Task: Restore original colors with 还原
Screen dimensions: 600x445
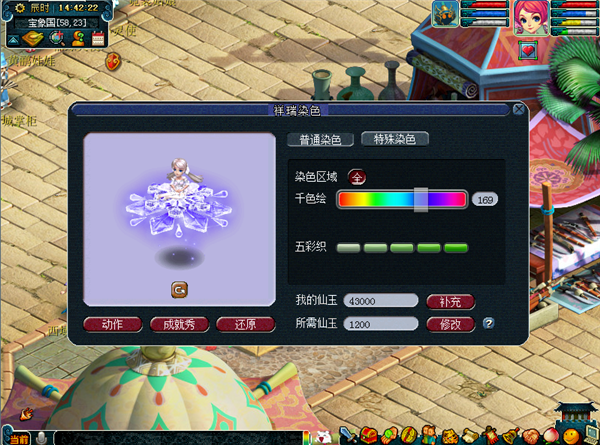Action: tap(244, 324)
